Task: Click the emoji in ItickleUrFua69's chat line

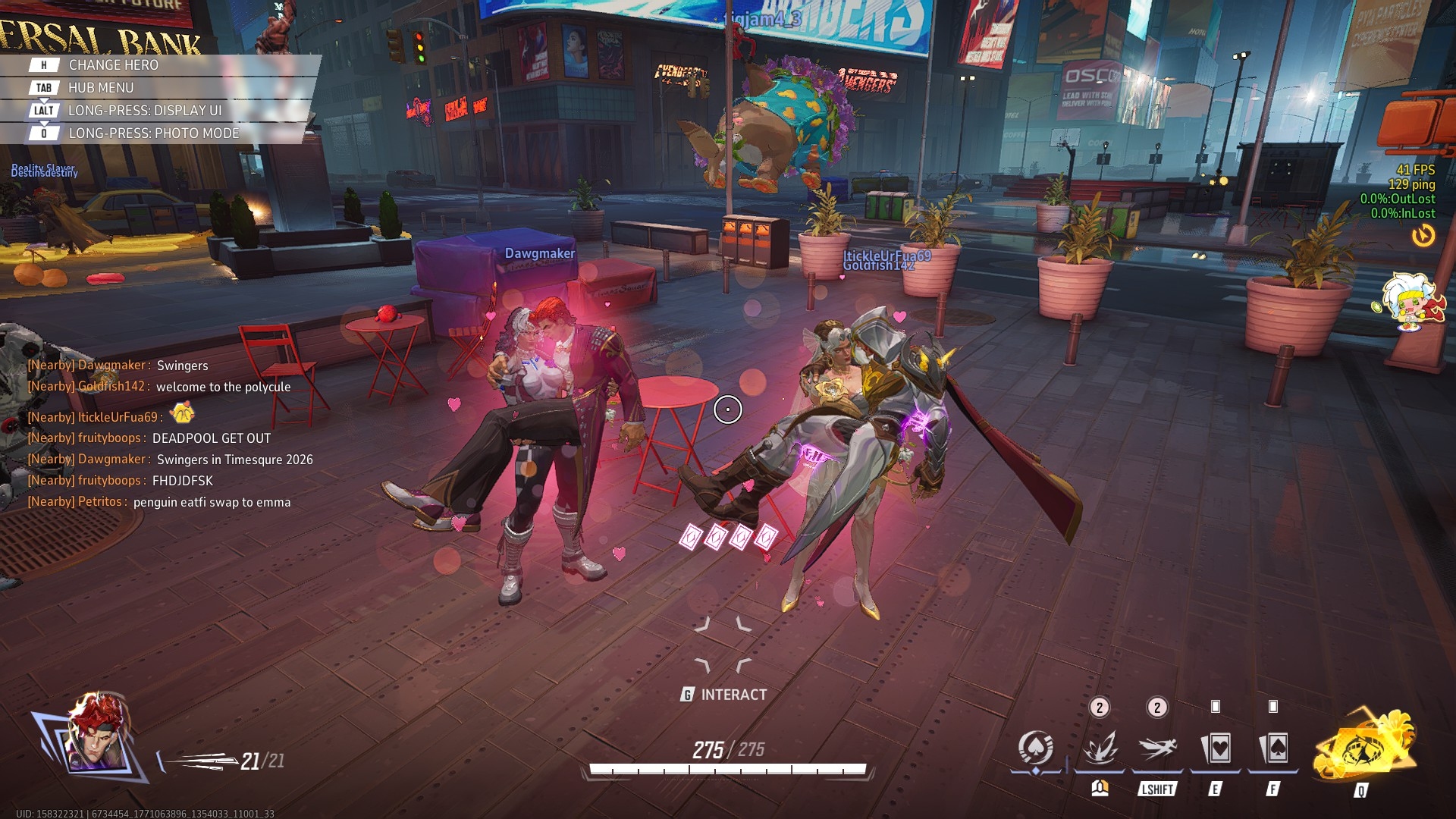Action: point(182,413)
